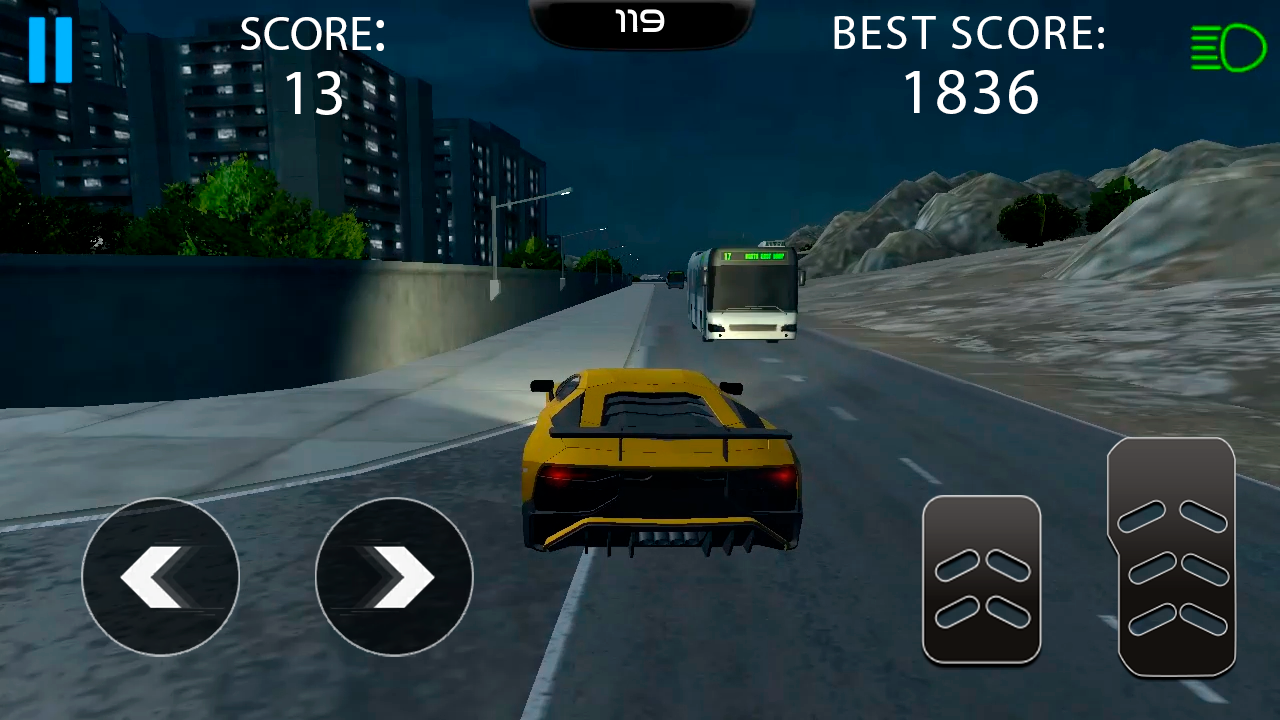Tap the BEST SCORE: 1836 display

969,62
